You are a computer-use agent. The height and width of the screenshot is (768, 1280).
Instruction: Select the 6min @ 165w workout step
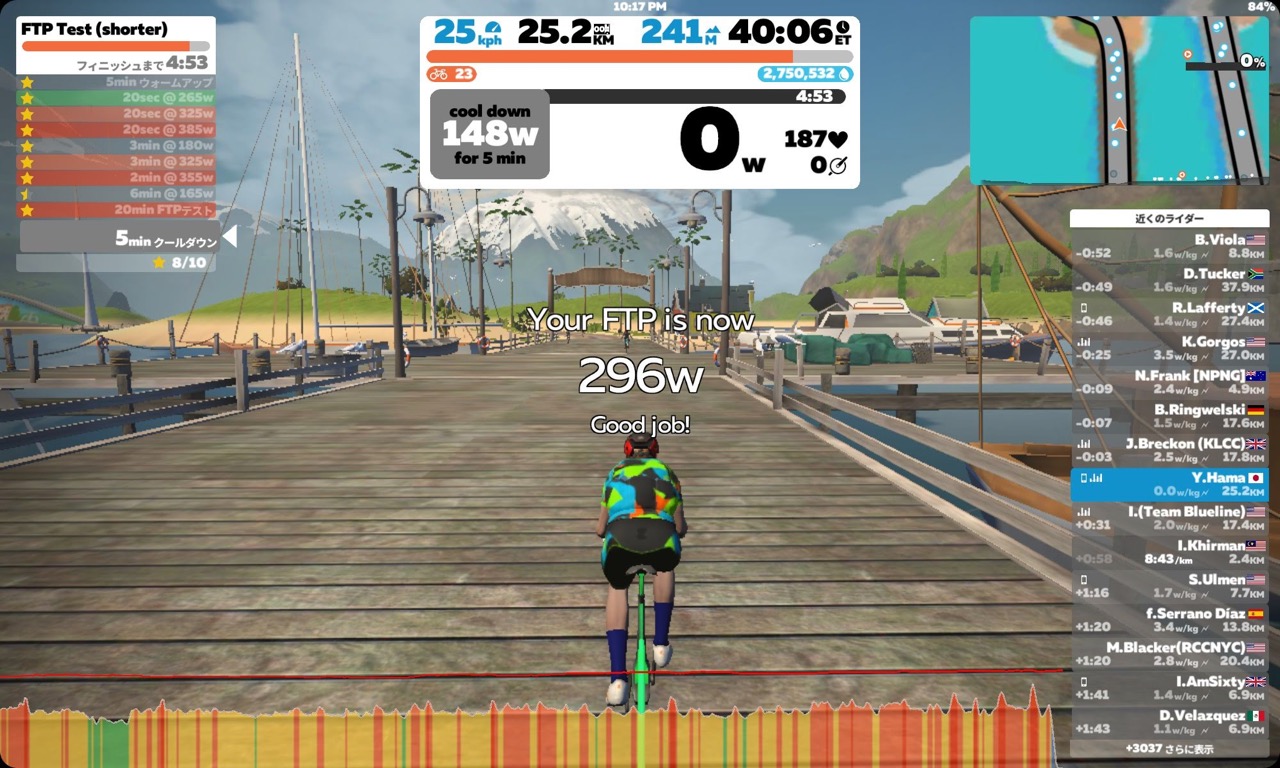(116, 194)
